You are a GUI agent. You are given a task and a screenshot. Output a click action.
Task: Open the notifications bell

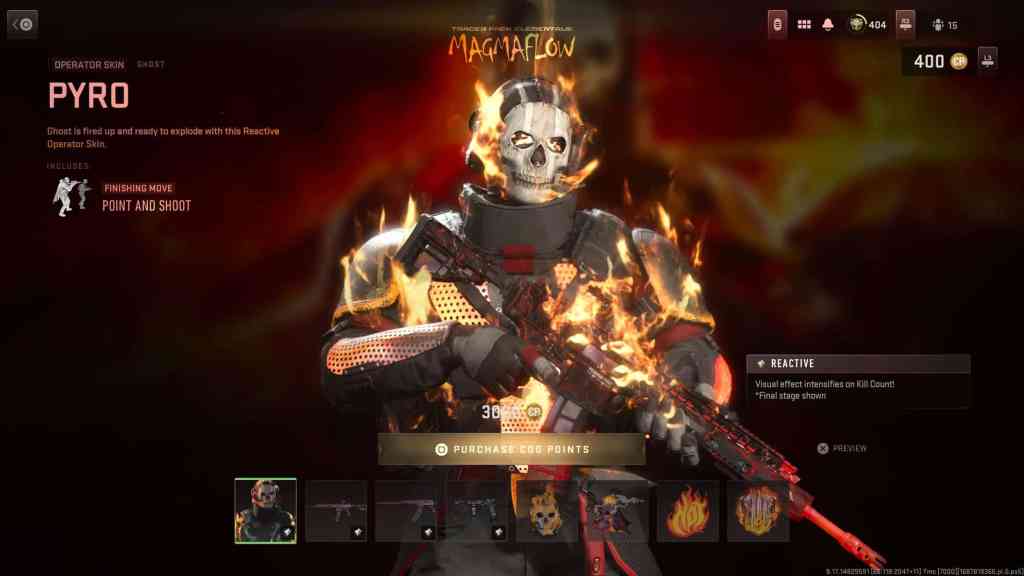click(828, 24)
